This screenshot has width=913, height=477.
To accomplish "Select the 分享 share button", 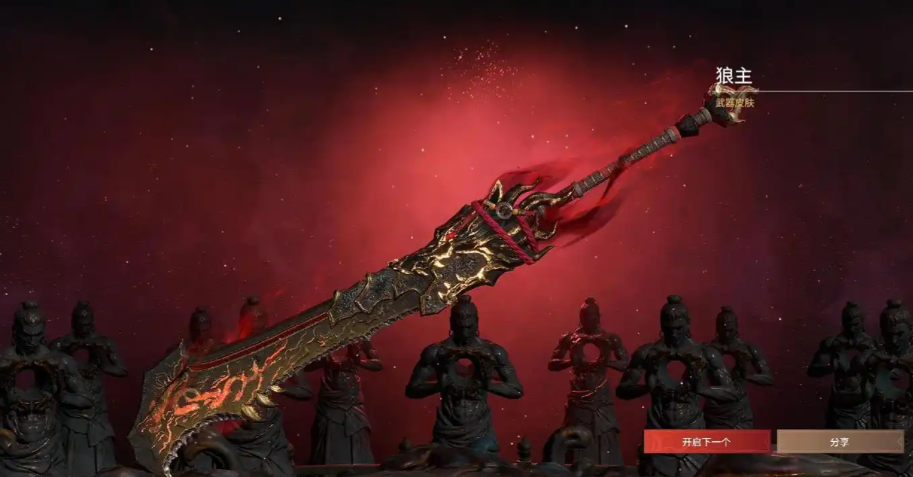I will (x=839, y=441).
